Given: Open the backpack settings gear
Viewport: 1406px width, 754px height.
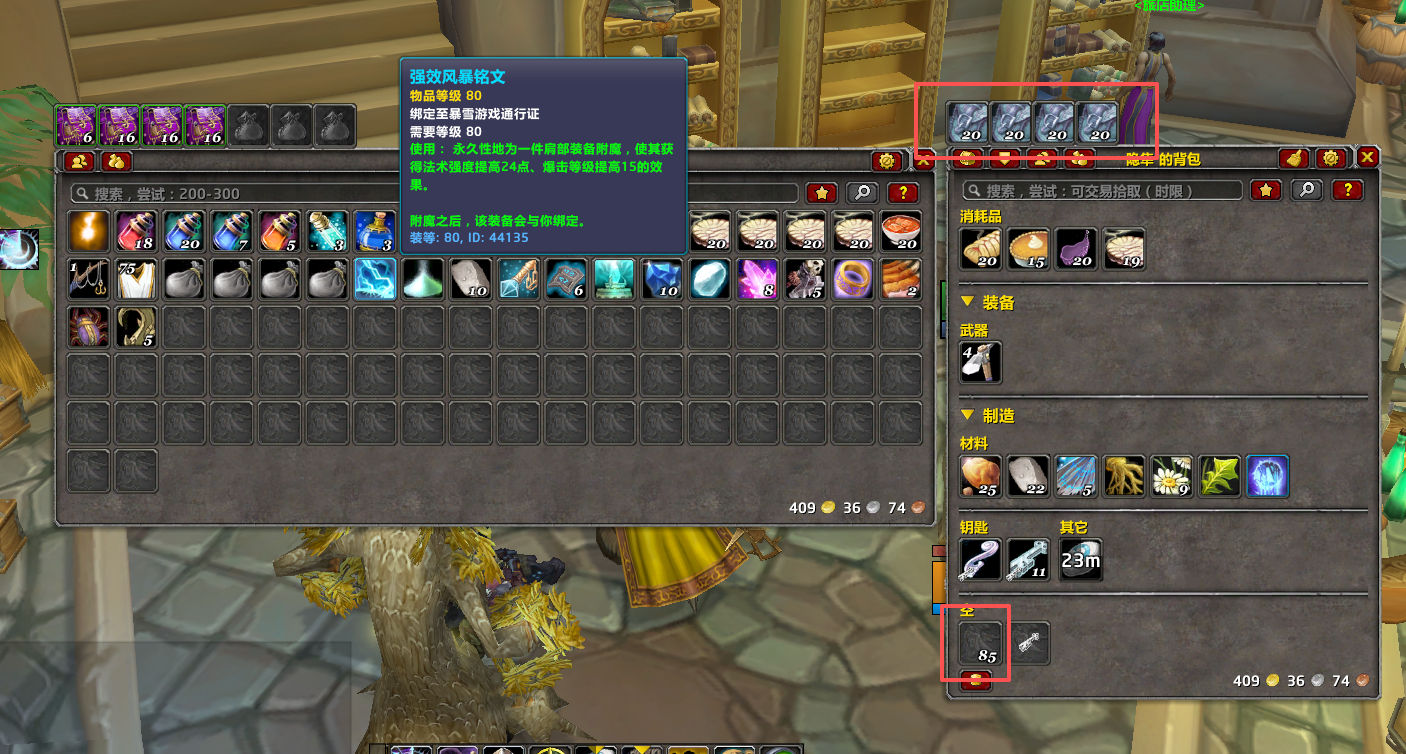Looking at the screenshot, I should tap(1329, 158).
